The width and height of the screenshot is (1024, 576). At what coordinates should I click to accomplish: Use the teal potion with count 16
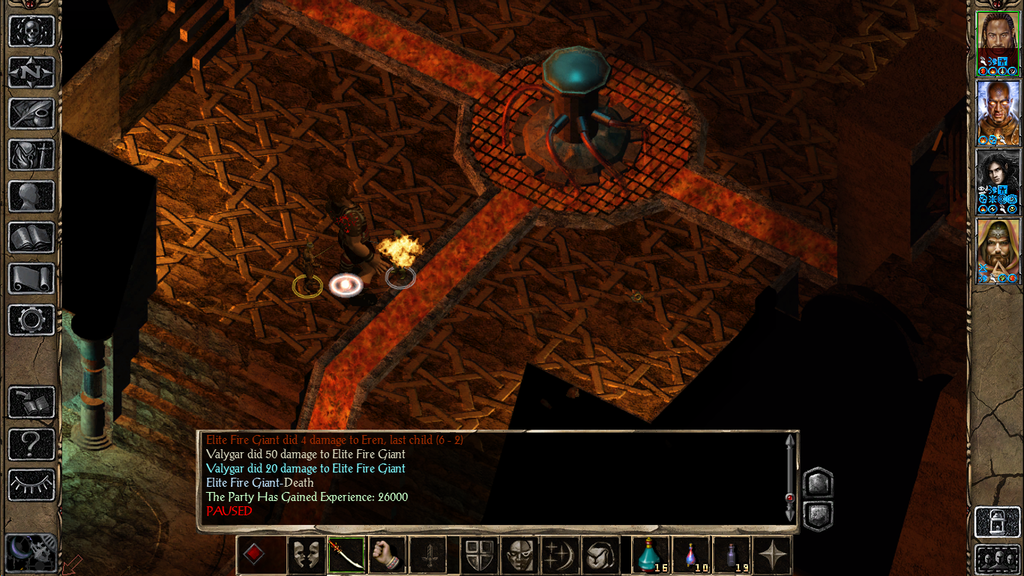650,555
